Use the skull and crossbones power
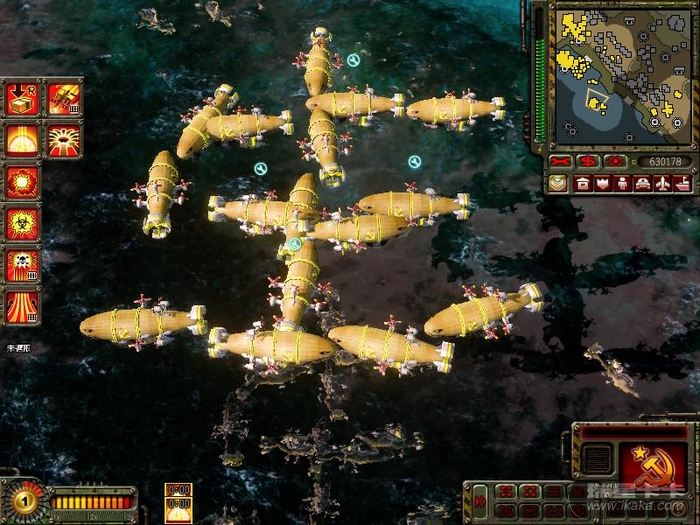This screenshot has width=700, height=525. 22,265
